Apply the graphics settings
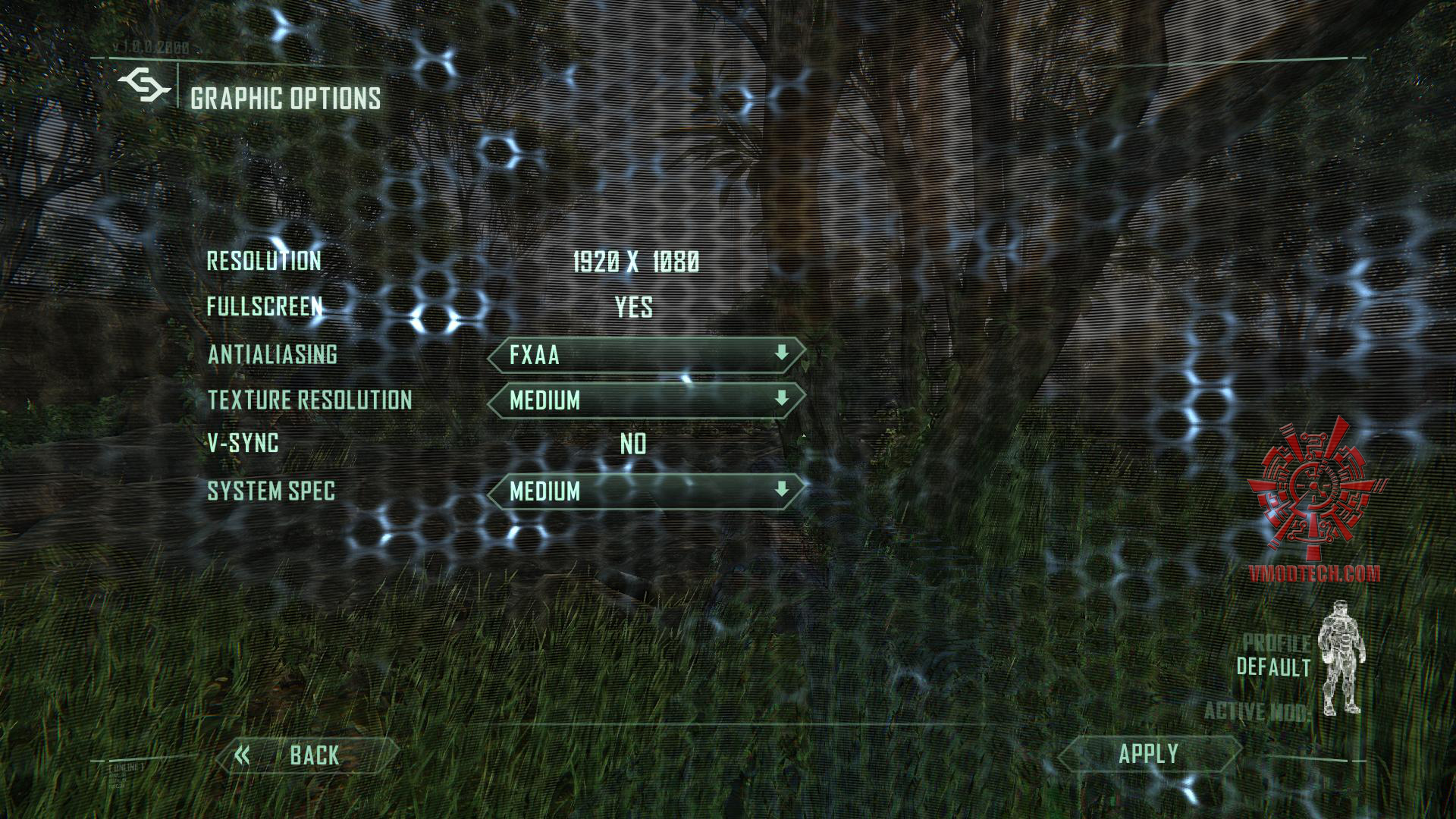Screen dimensions: 1456x819 pos(1148,754)
